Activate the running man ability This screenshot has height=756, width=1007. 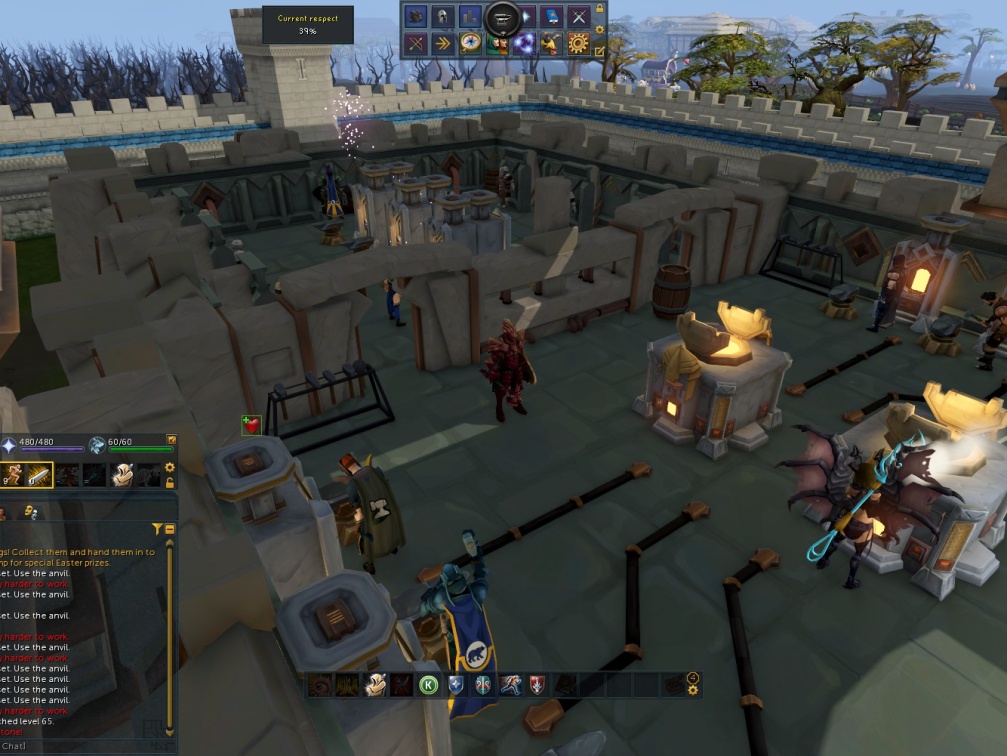pos(510,685)
